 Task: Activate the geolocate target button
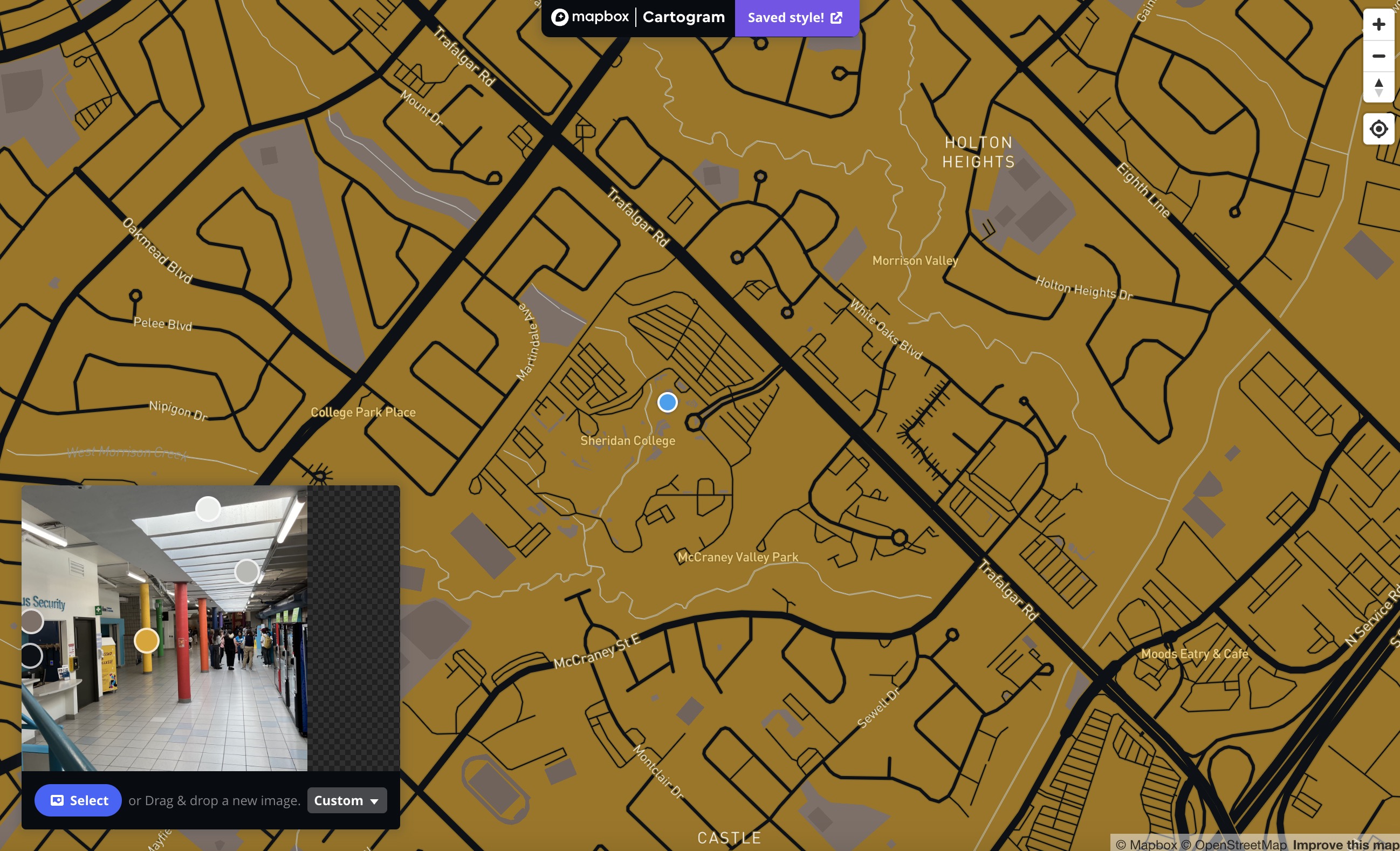coord(1378,129)
